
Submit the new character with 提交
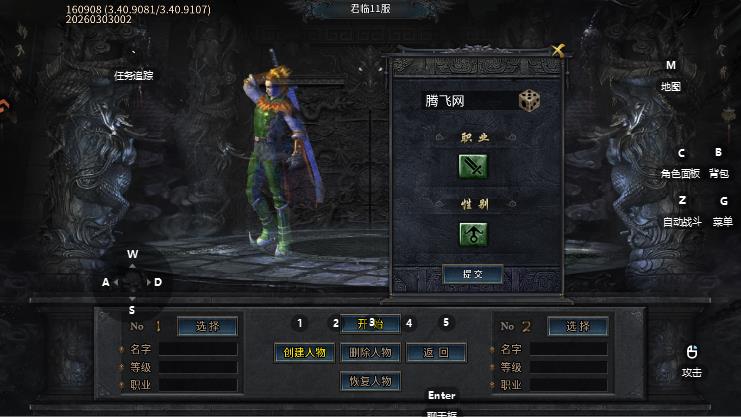tap(472, 274)
